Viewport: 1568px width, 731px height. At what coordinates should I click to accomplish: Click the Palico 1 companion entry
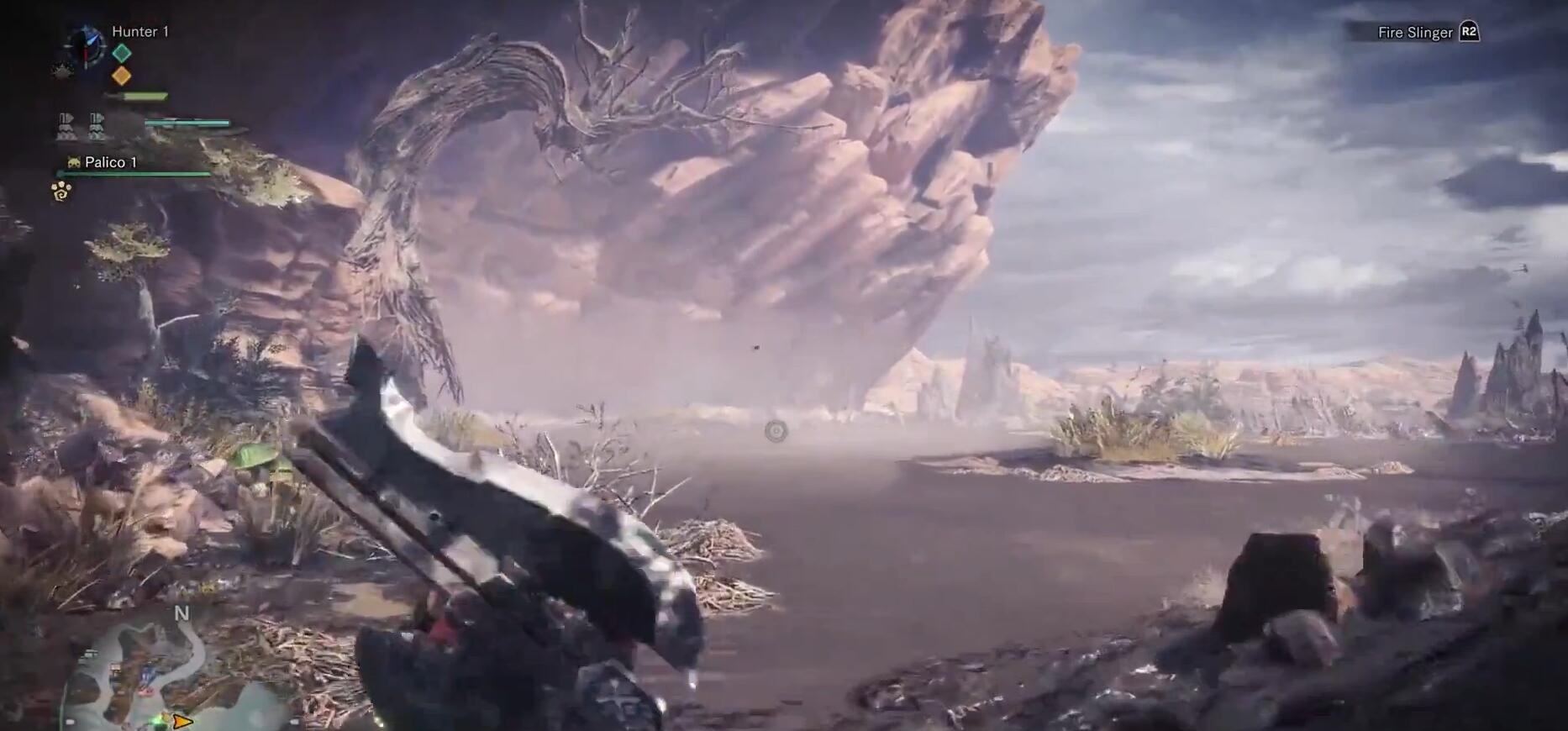pyautogui.click(x=110, y=162)
